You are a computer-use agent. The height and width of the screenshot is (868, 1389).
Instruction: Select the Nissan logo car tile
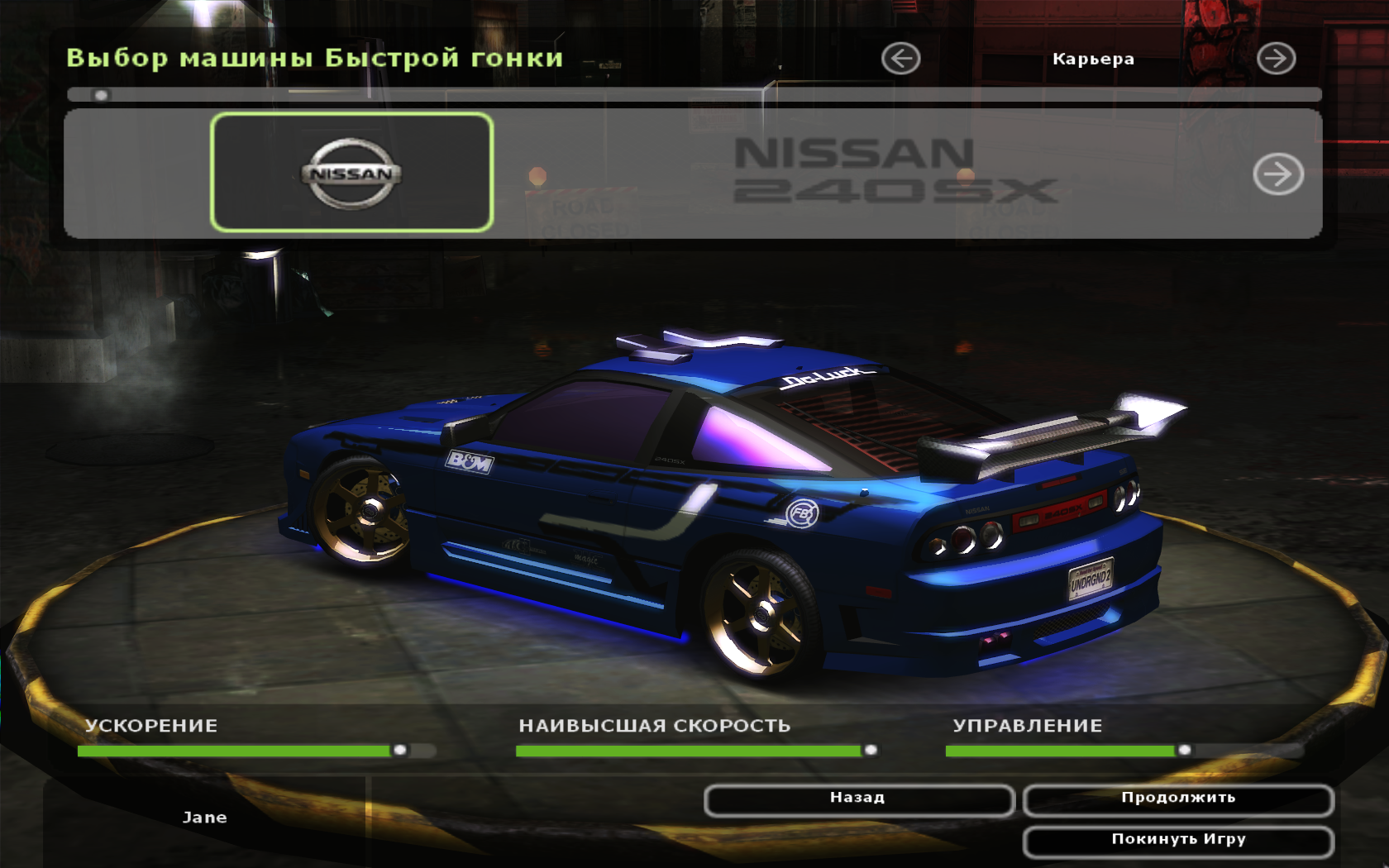coord(352,173)
